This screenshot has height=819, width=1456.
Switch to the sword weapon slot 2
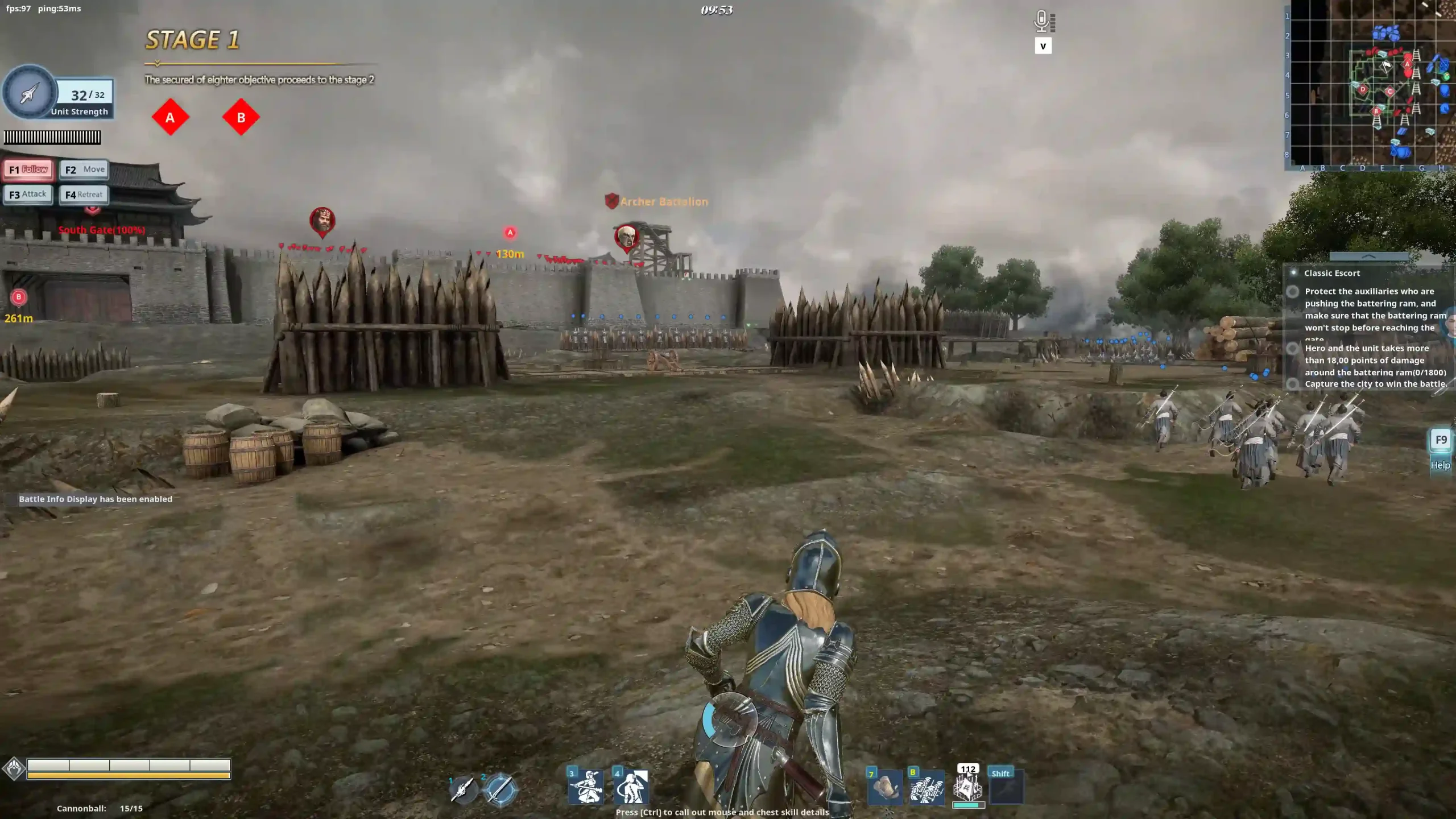[499, 789]
